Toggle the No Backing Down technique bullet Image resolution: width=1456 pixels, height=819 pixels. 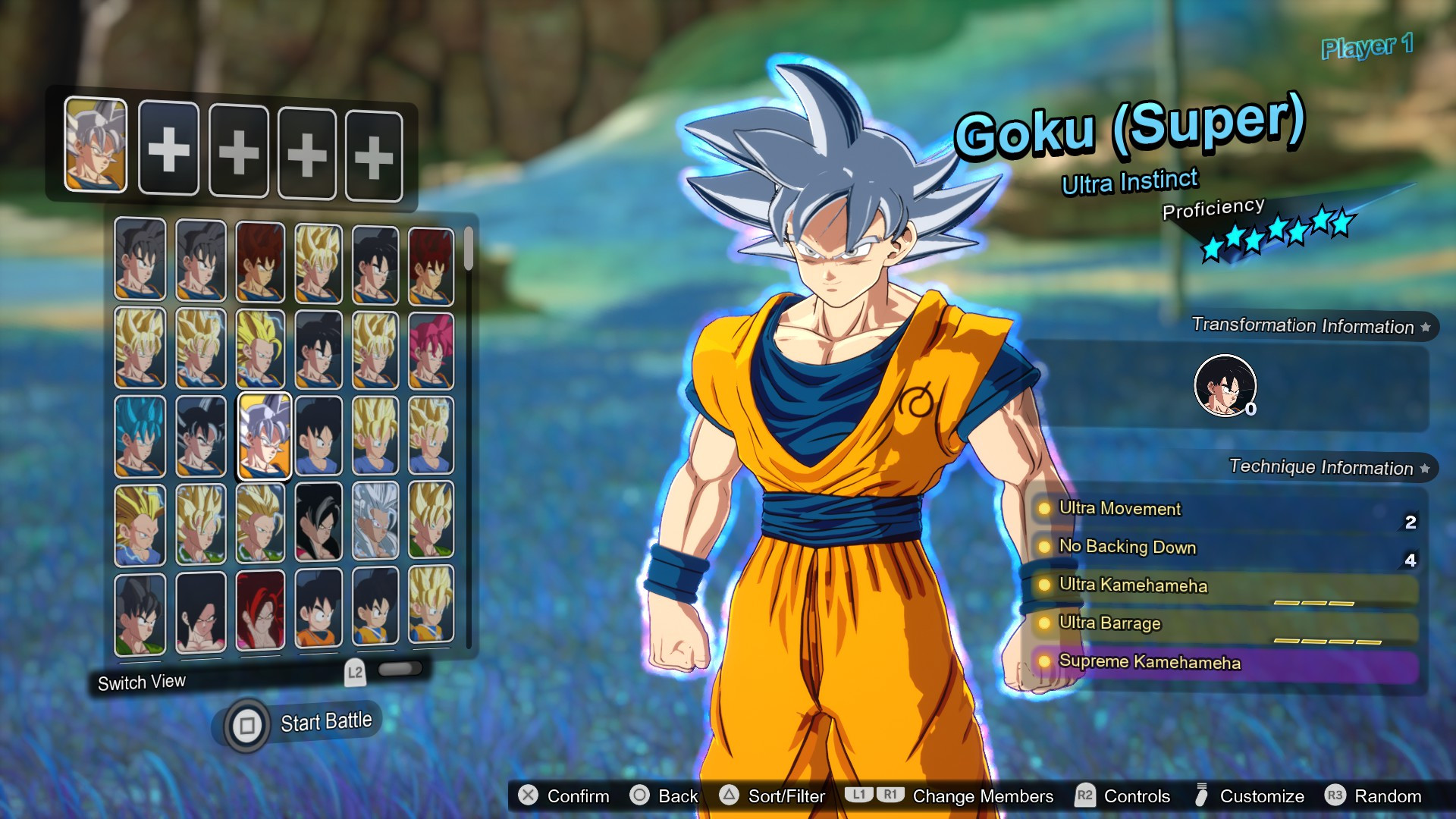tap(1044, 548)
